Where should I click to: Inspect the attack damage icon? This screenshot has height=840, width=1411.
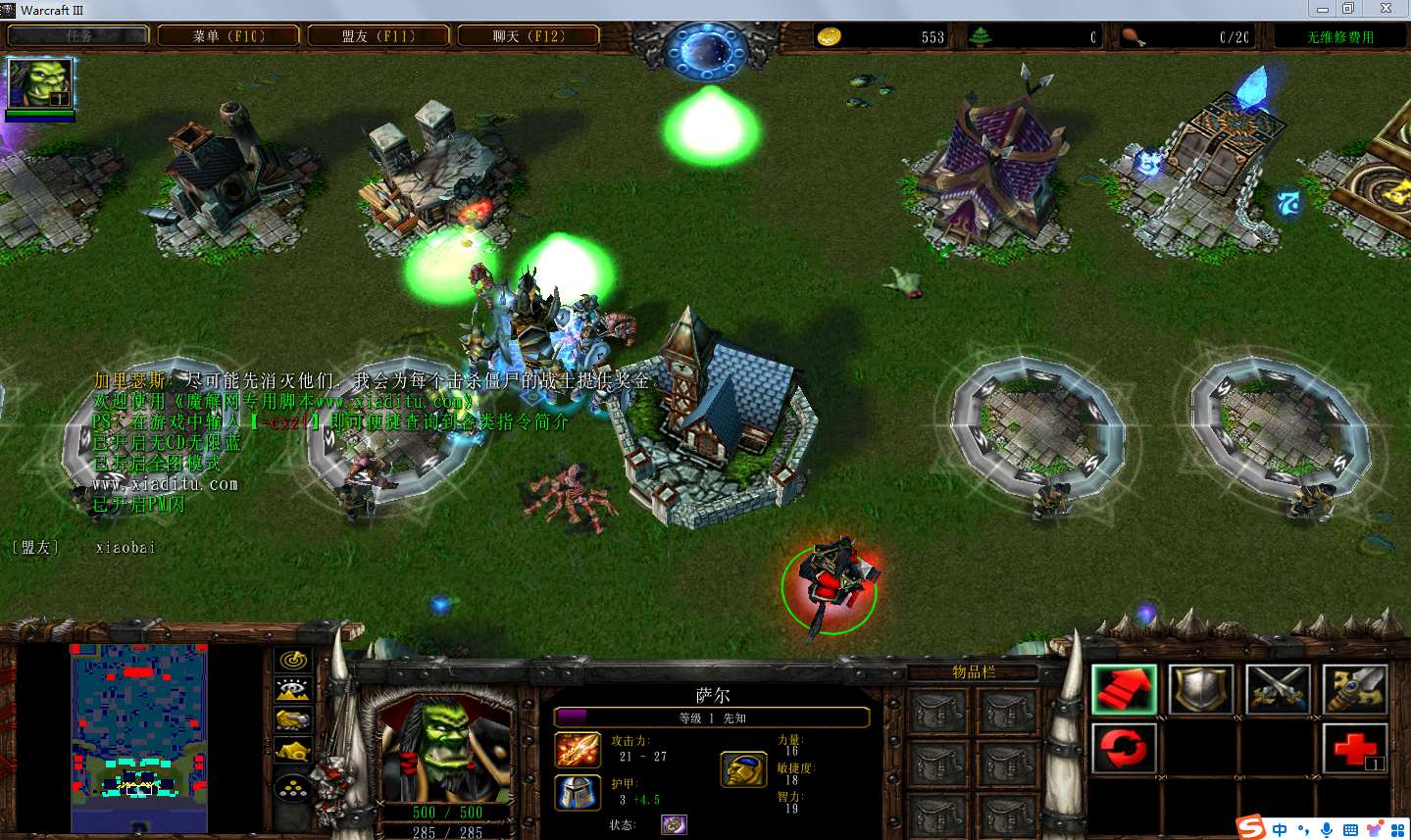[578, 750]
